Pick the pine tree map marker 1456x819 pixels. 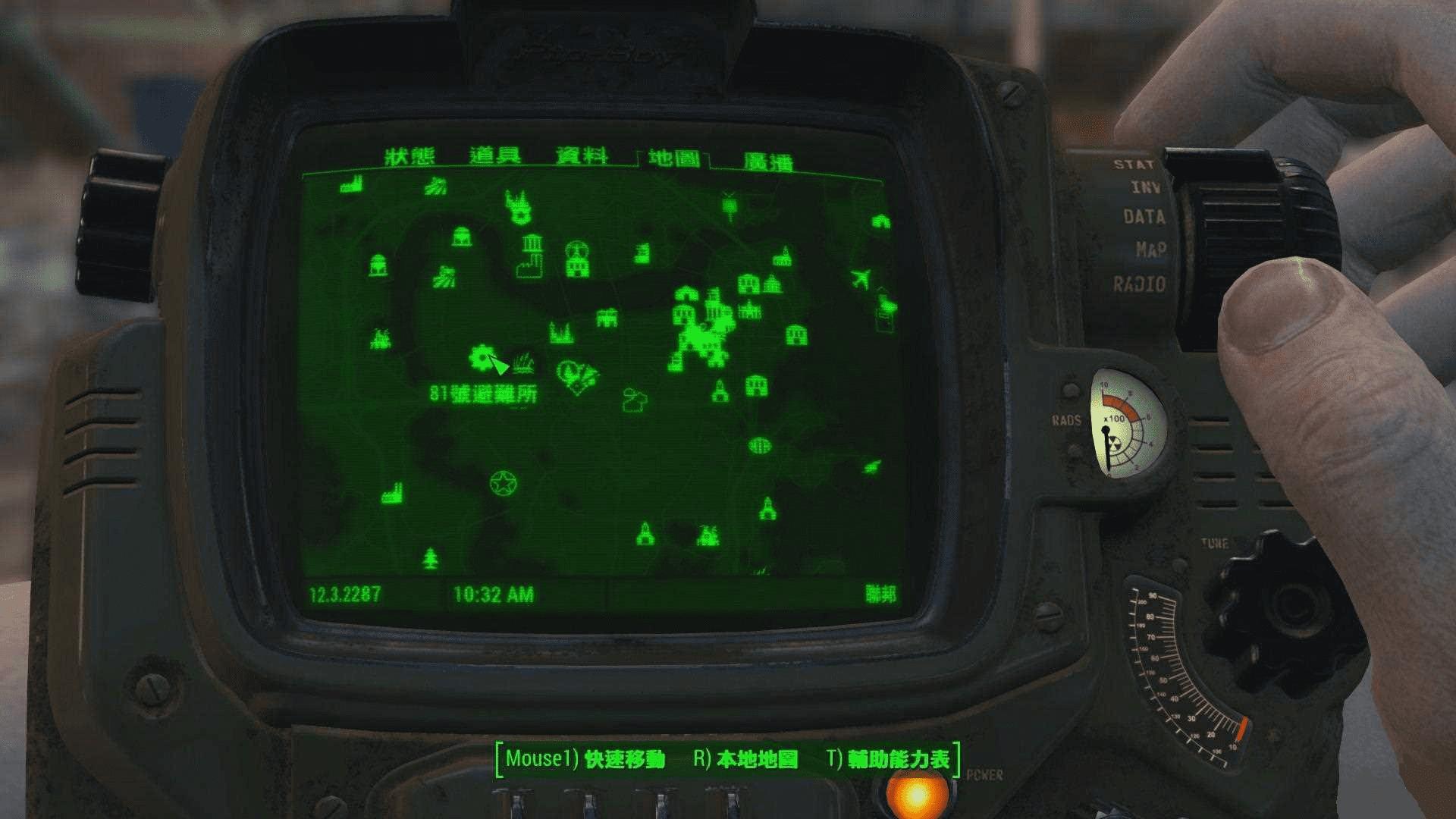431,560
